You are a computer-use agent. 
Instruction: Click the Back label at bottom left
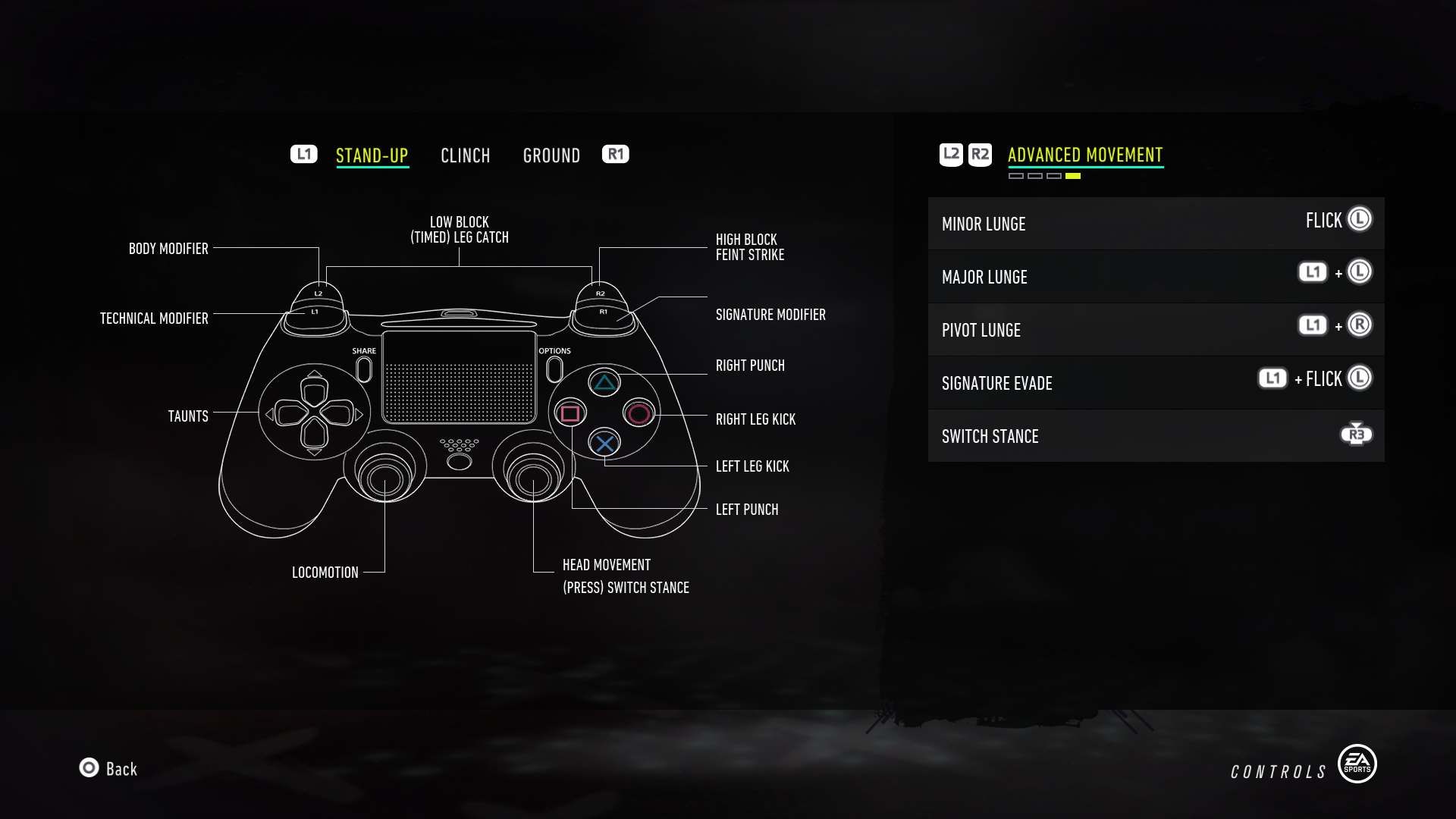click(x=120, y=769)
